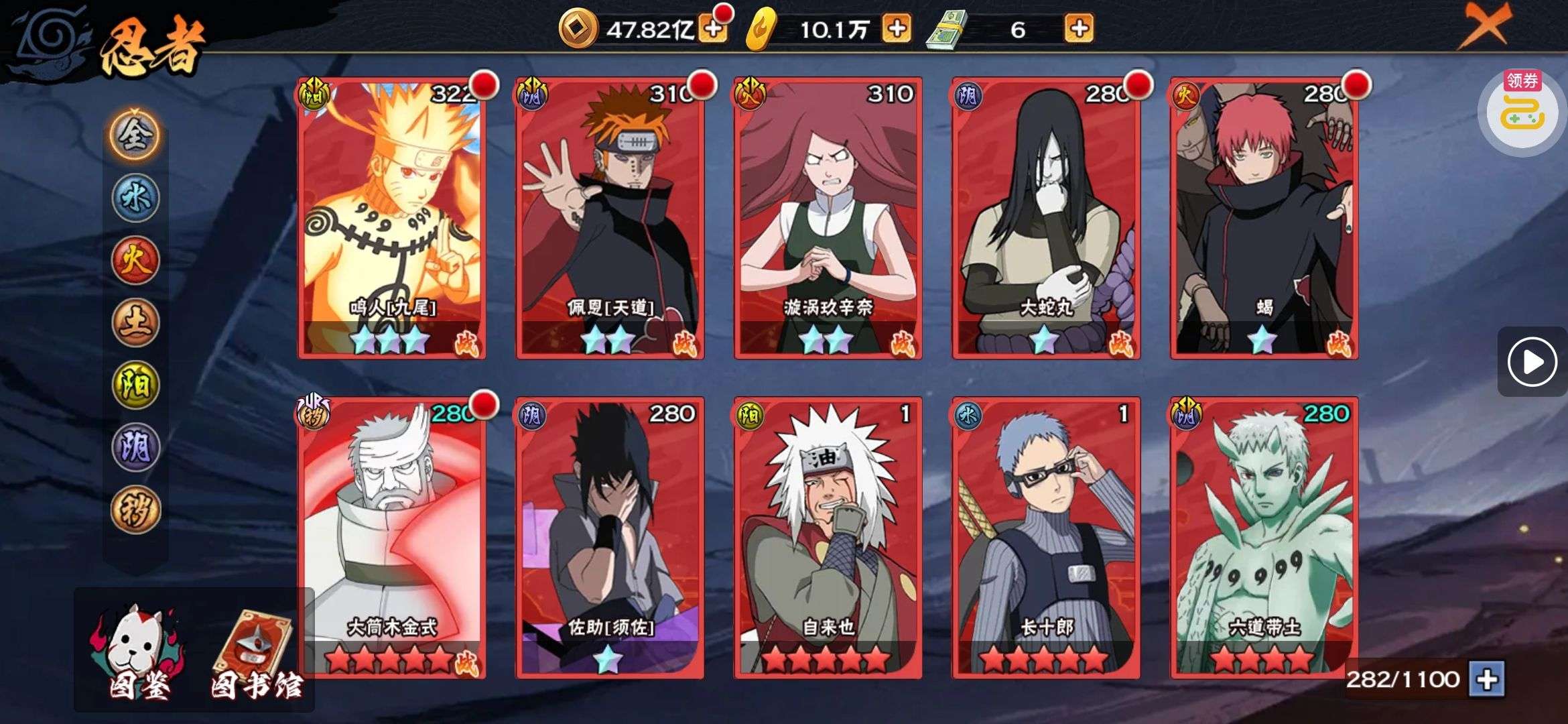
Task: Pick the 蝎 ninja card
Action: pos(1264,218)
